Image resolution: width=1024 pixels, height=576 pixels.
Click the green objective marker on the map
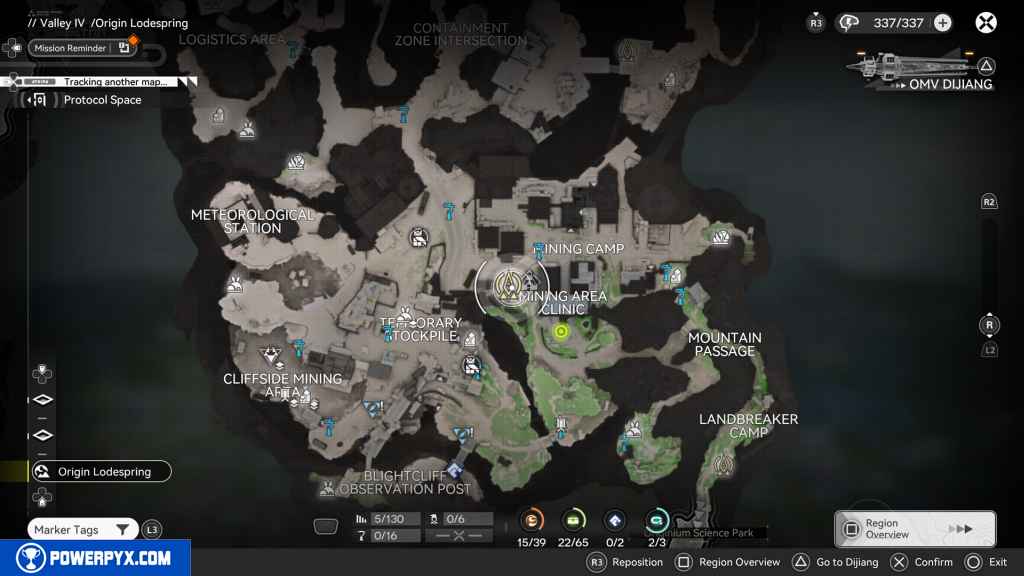pos(560,332)
